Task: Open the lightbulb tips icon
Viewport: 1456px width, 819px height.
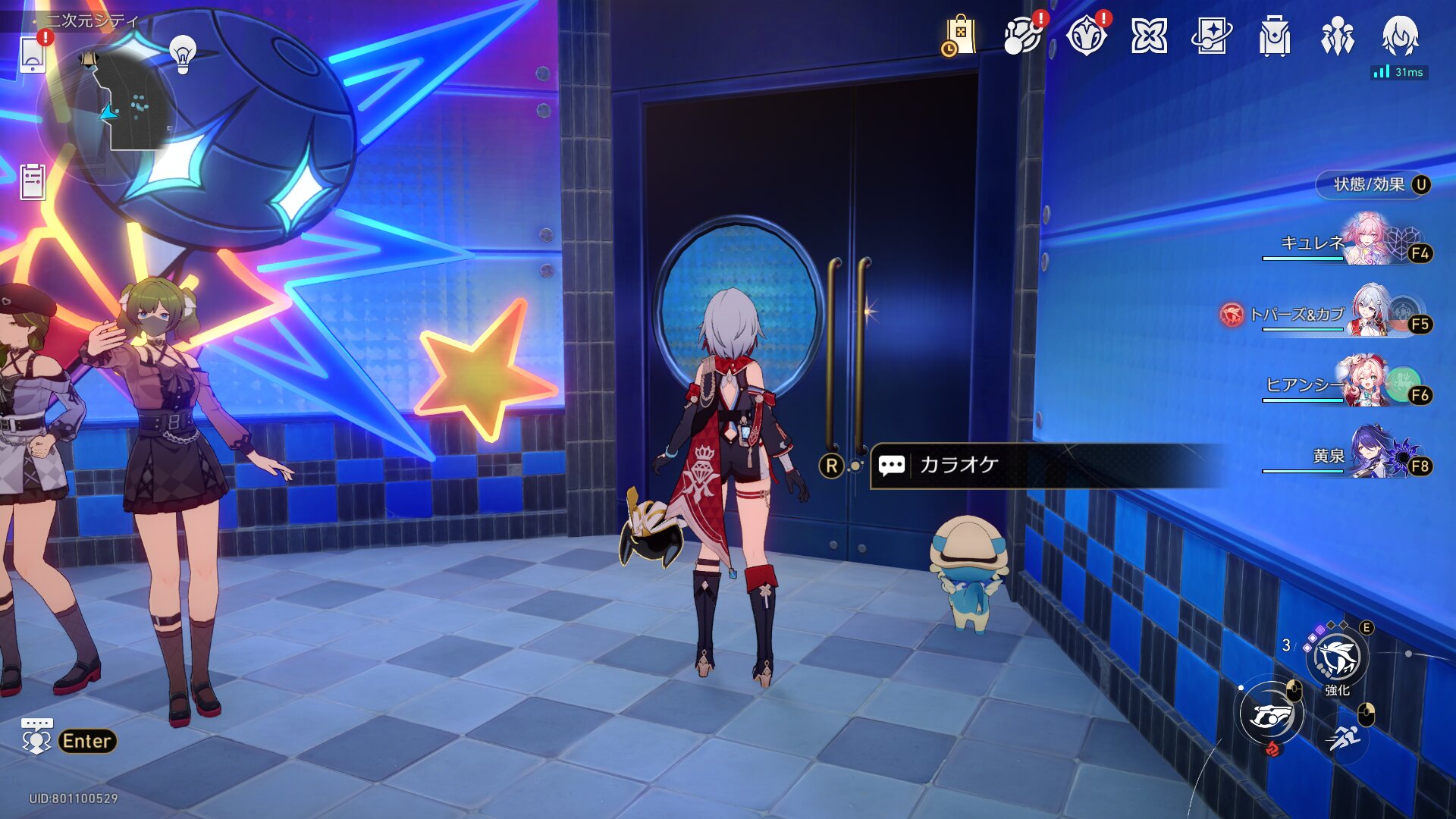Action: [x=182, y=55]
